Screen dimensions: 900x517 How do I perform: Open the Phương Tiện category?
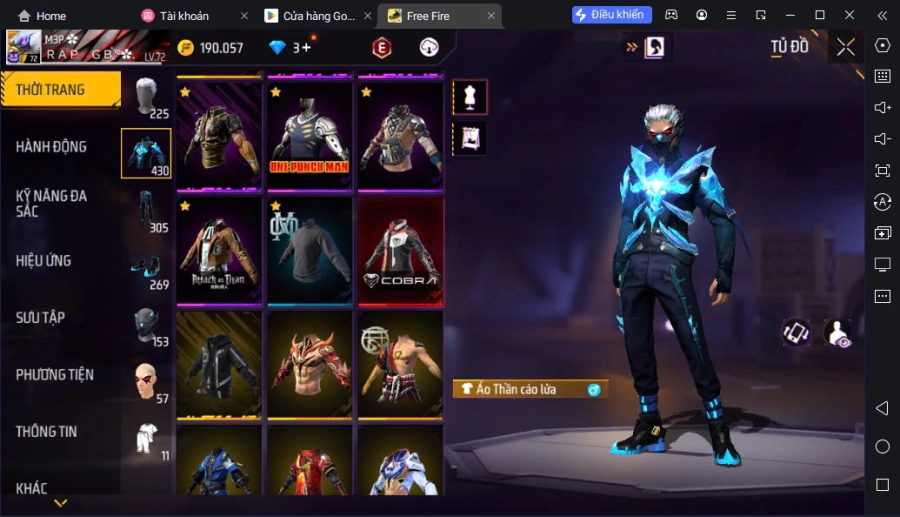[x=55, y=375]
